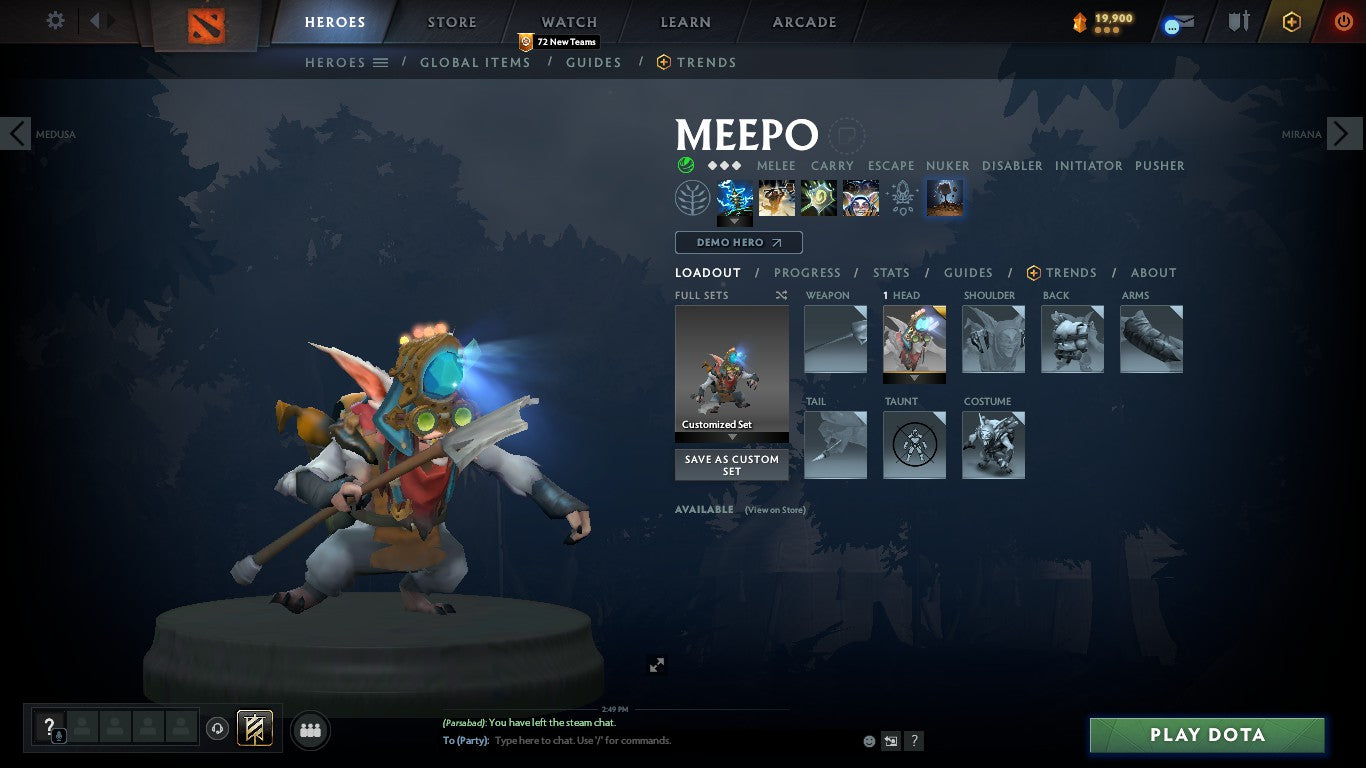This screenshot has height=768, width=1366.
Task: Open Meepo's talent tree icon
Action: pyautogui.click(x=692, y=198)
